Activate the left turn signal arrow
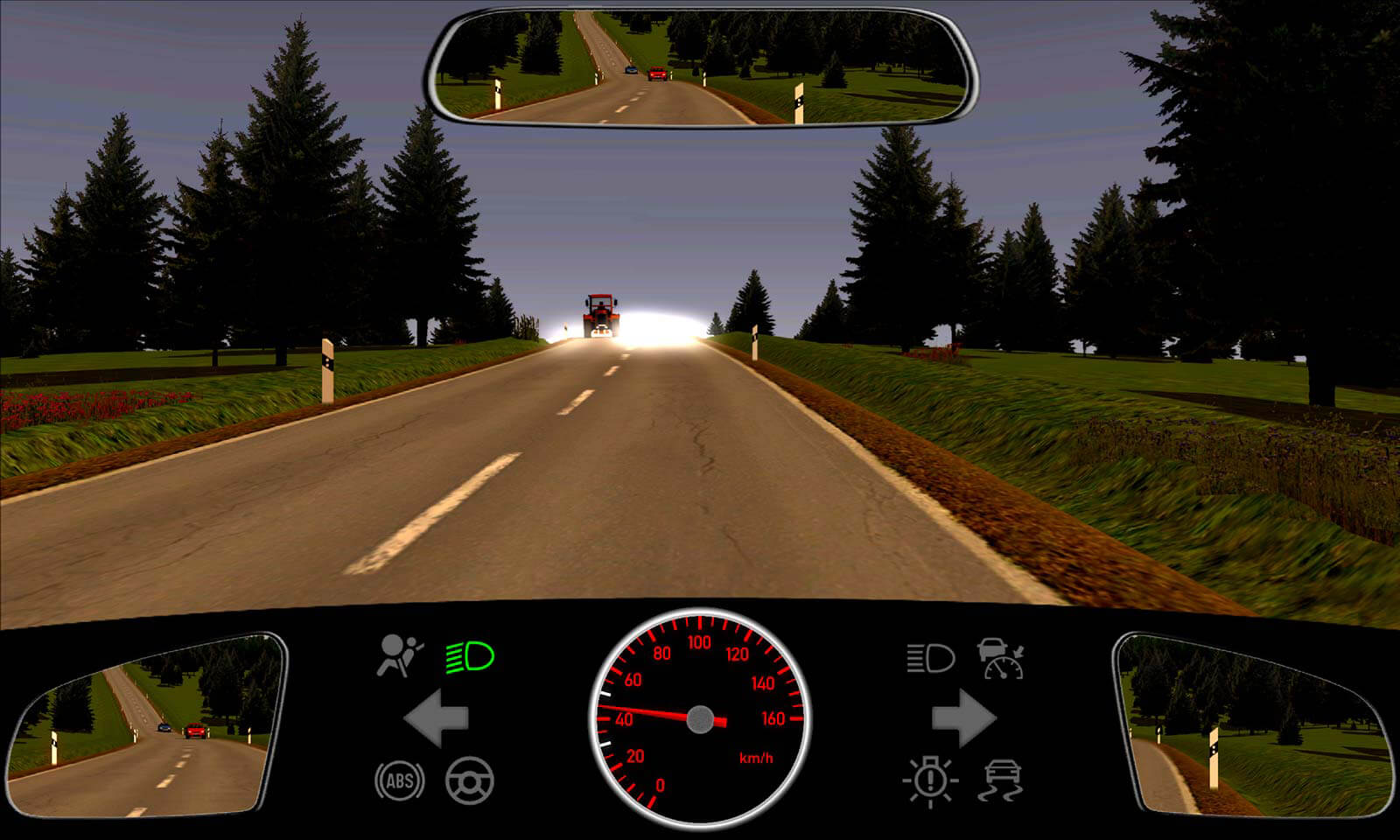Image resolution: width=1400 pixels, height=840 pixels. tap(437, 718)
